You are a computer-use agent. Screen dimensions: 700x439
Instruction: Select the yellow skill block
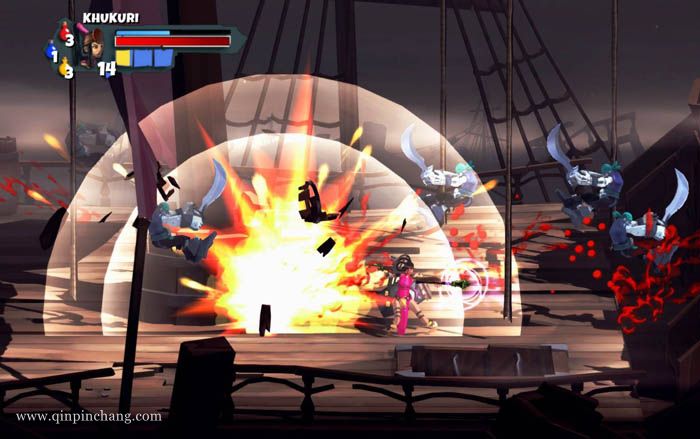click(124, 58)
